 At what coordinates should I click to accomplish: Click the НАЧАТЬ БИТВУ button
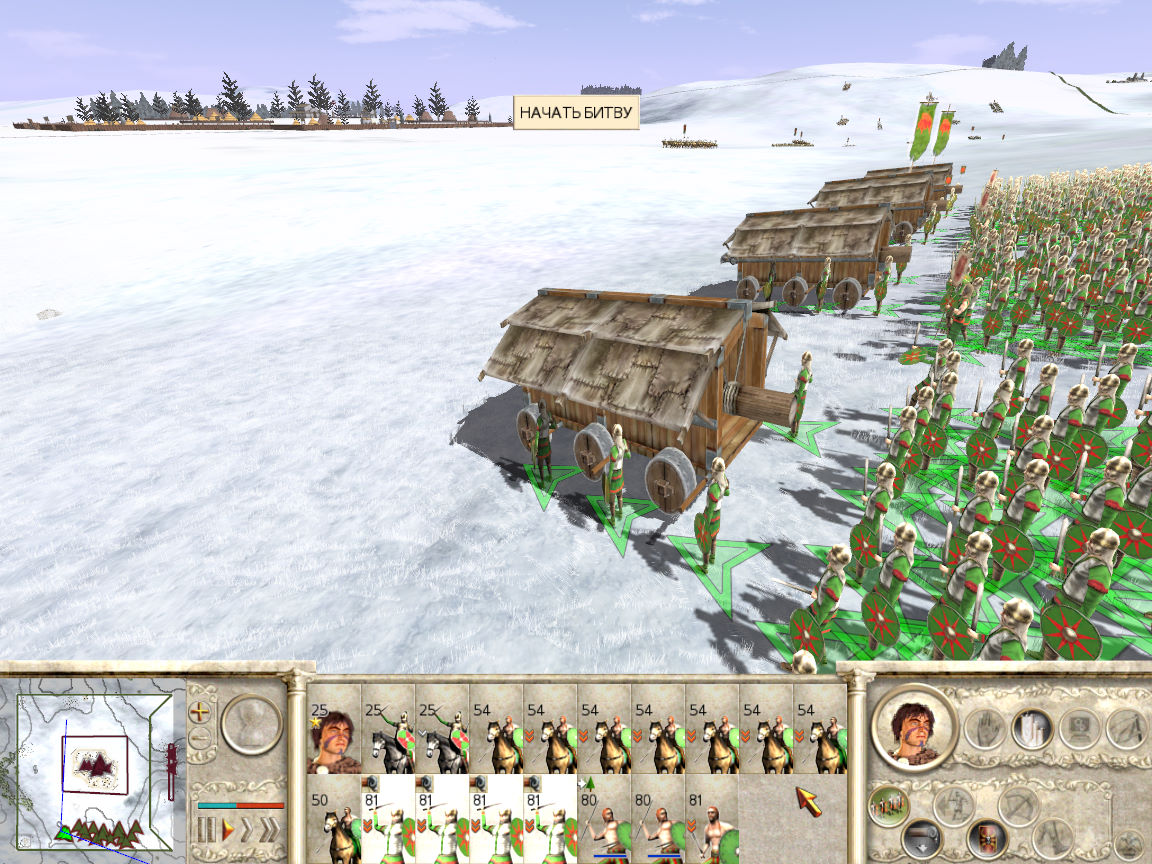click(576, 113)
